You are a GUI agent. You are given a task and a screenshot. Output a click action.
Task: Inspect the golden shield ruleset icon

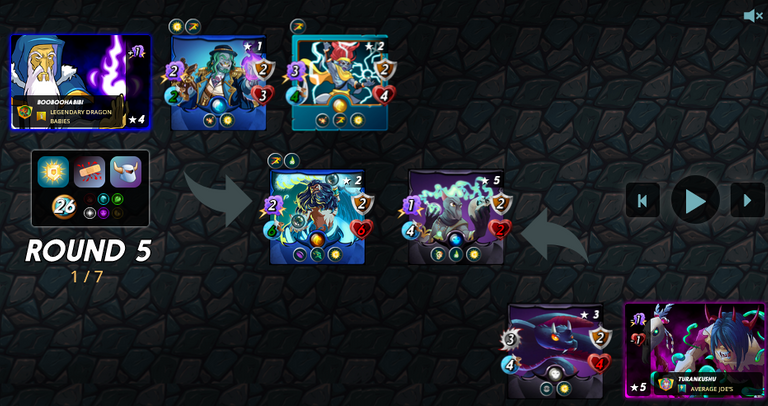[53, 172]
